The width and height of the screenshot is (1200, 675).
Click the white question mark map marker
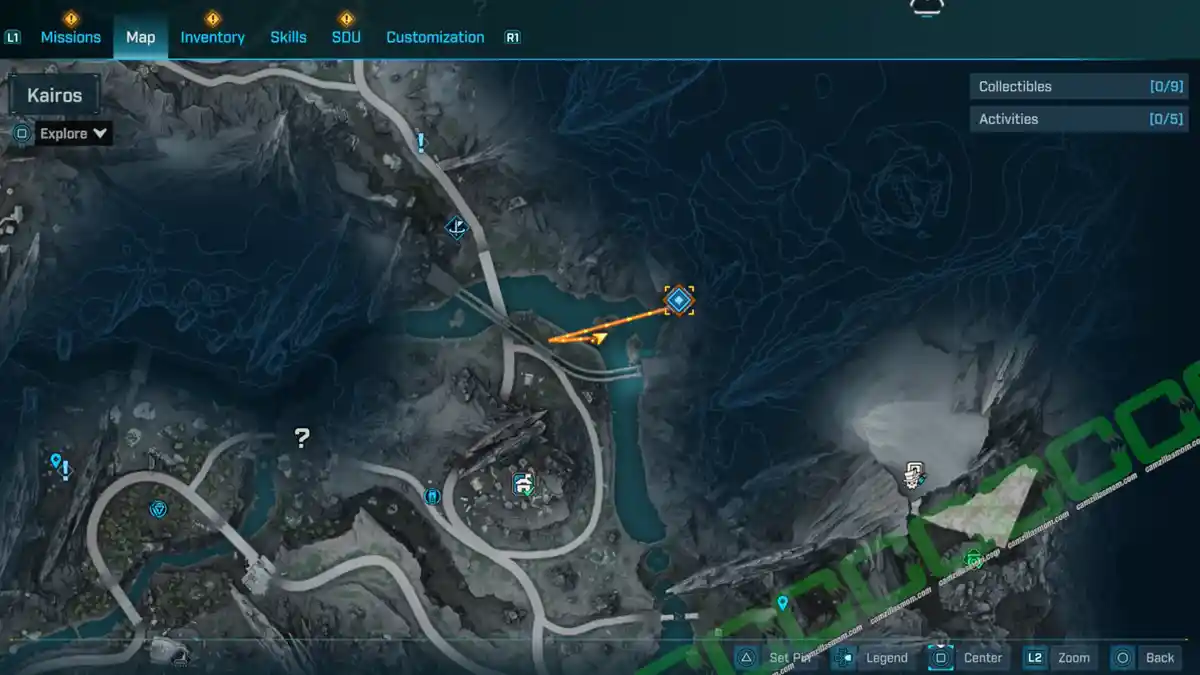click(x=302, y=437)
